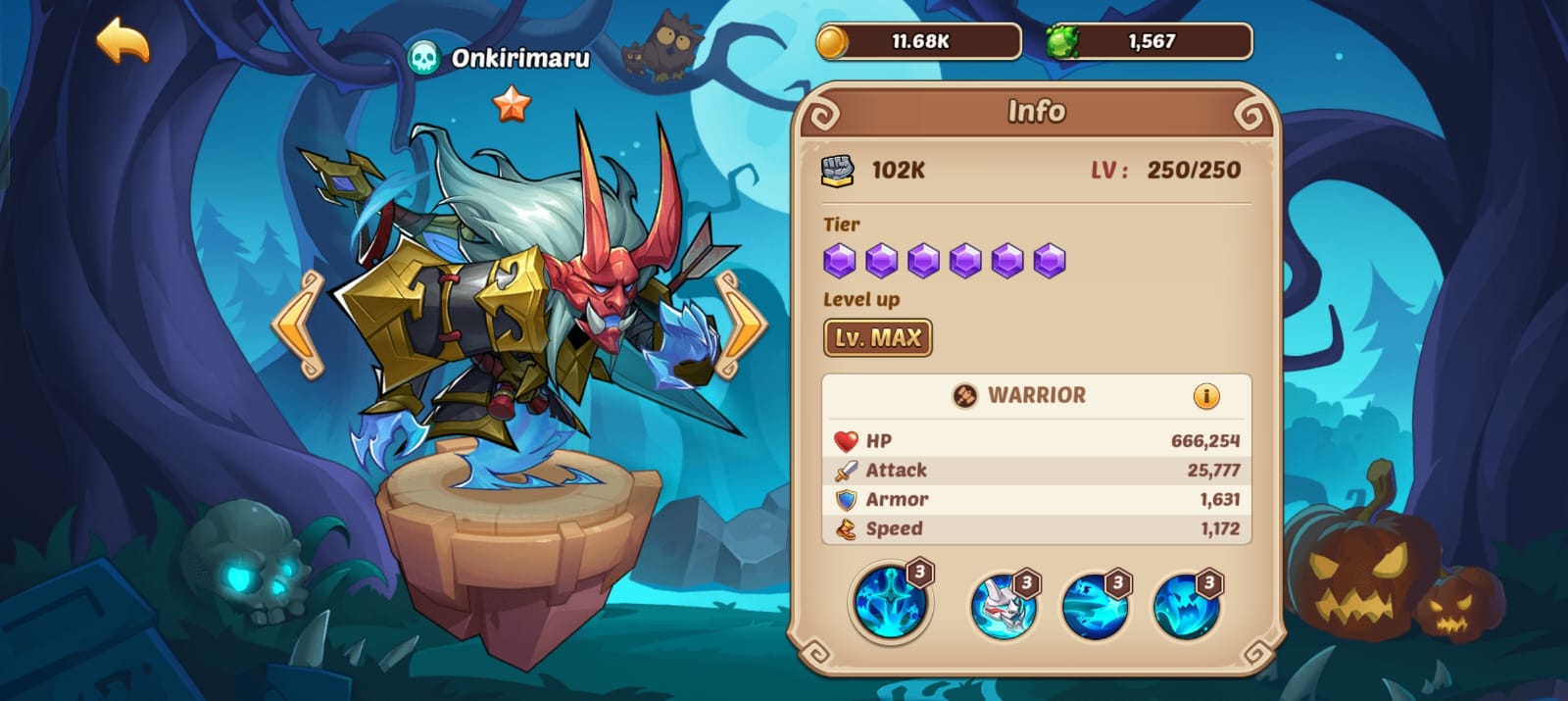View the first skill with crossed blades
Image resolution: width=1568 pixels, height=701 pixels.
click(889, 602)
